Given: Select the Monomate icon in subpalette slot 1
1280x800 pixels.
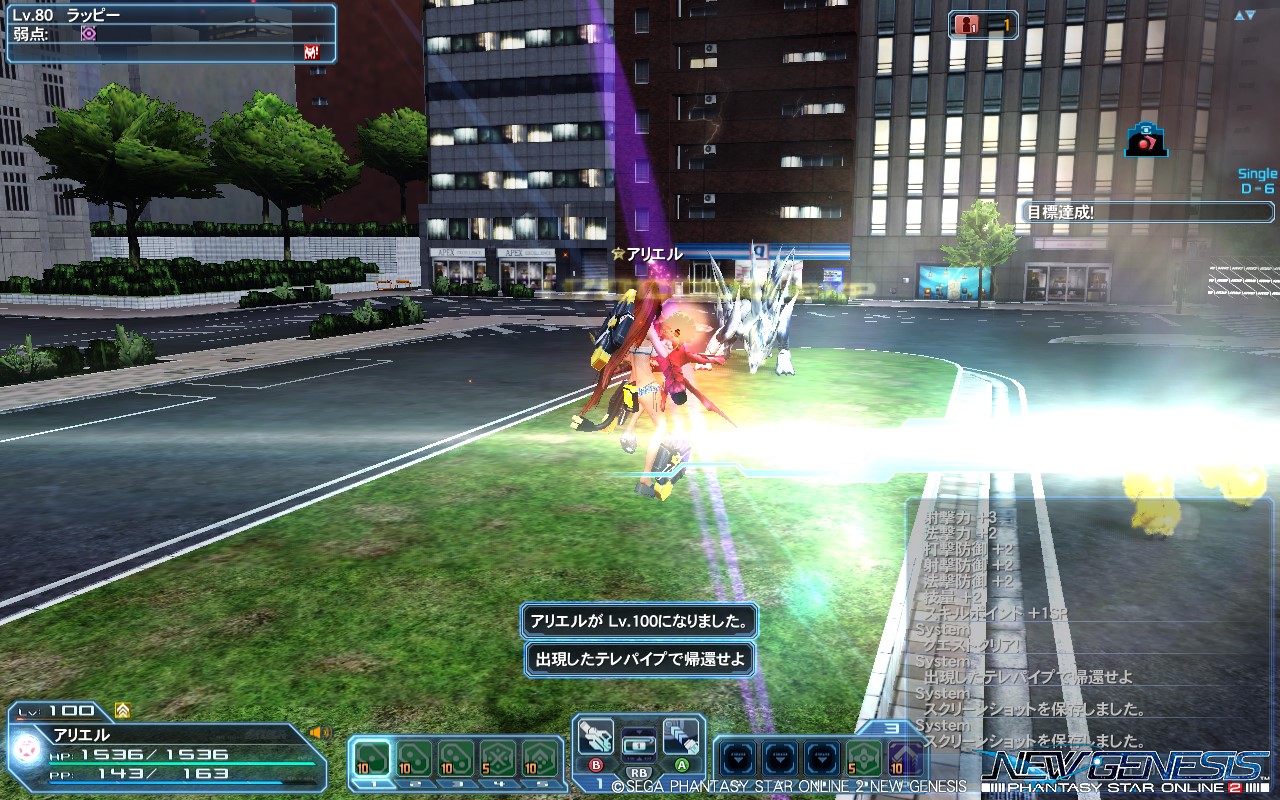Looking at the screenshot, I should pyautogui.click(x=370, y=756).
